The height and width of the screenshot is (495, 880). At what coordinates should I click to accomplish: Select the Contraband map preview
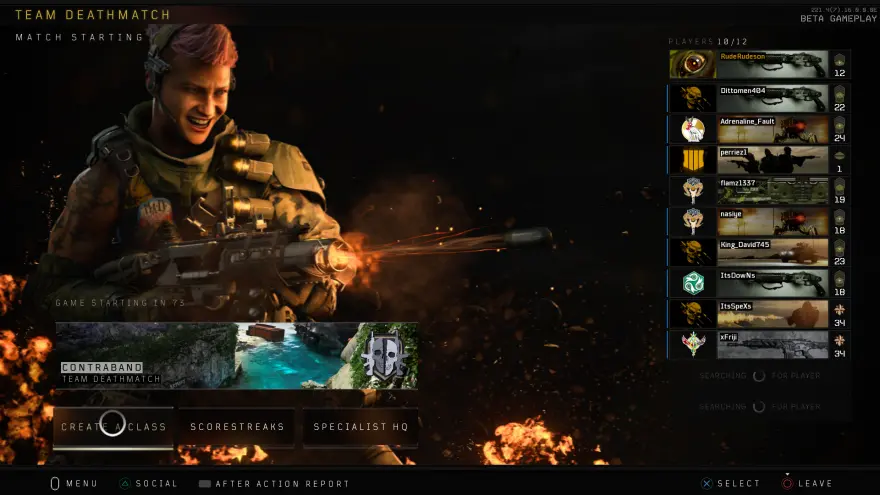[x=237, y=355]
